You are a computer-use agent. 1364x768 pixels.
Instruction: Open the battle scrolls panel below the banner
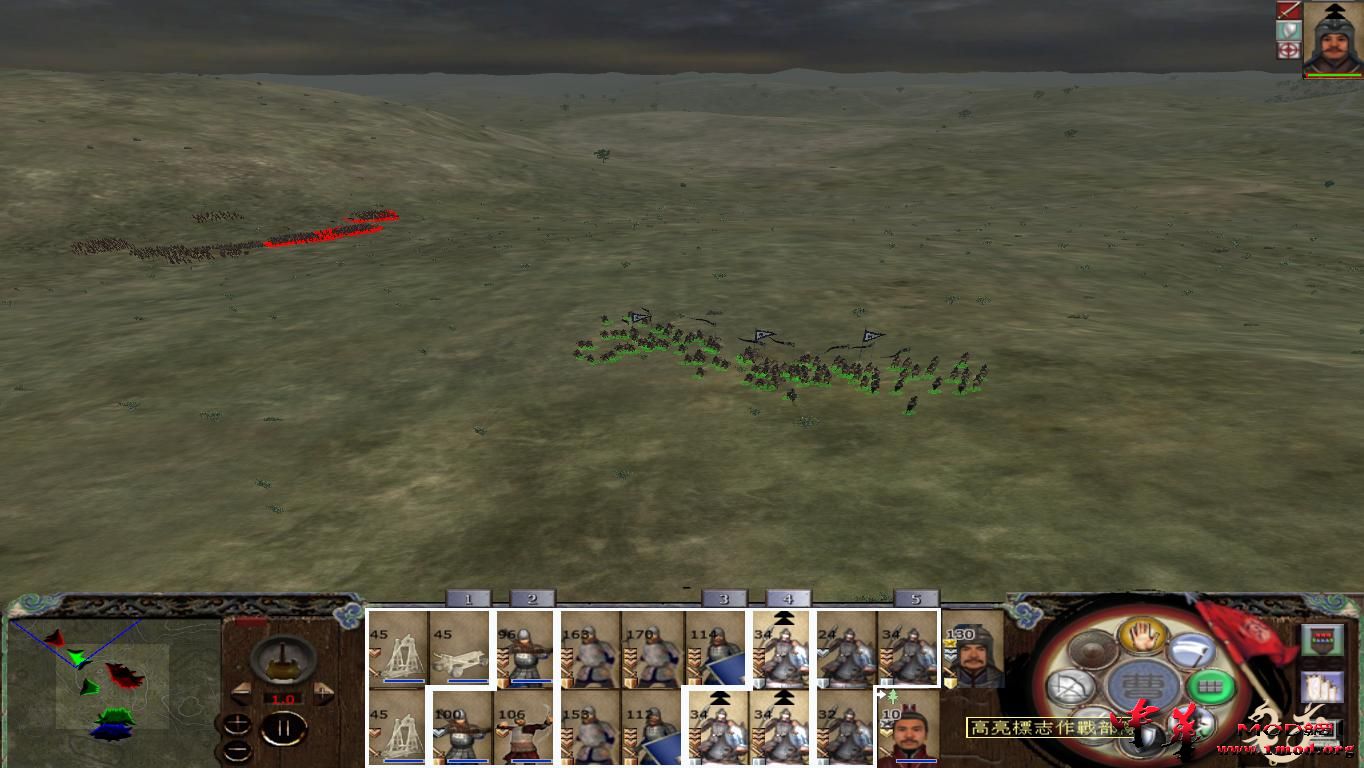(x=1323, y=685)
